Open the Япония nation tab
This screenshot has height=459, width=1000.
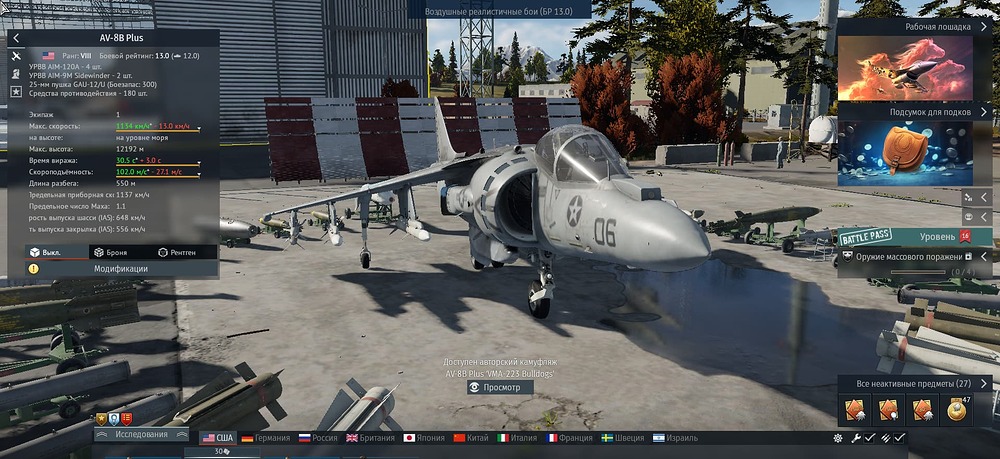[x=425, y=438]
